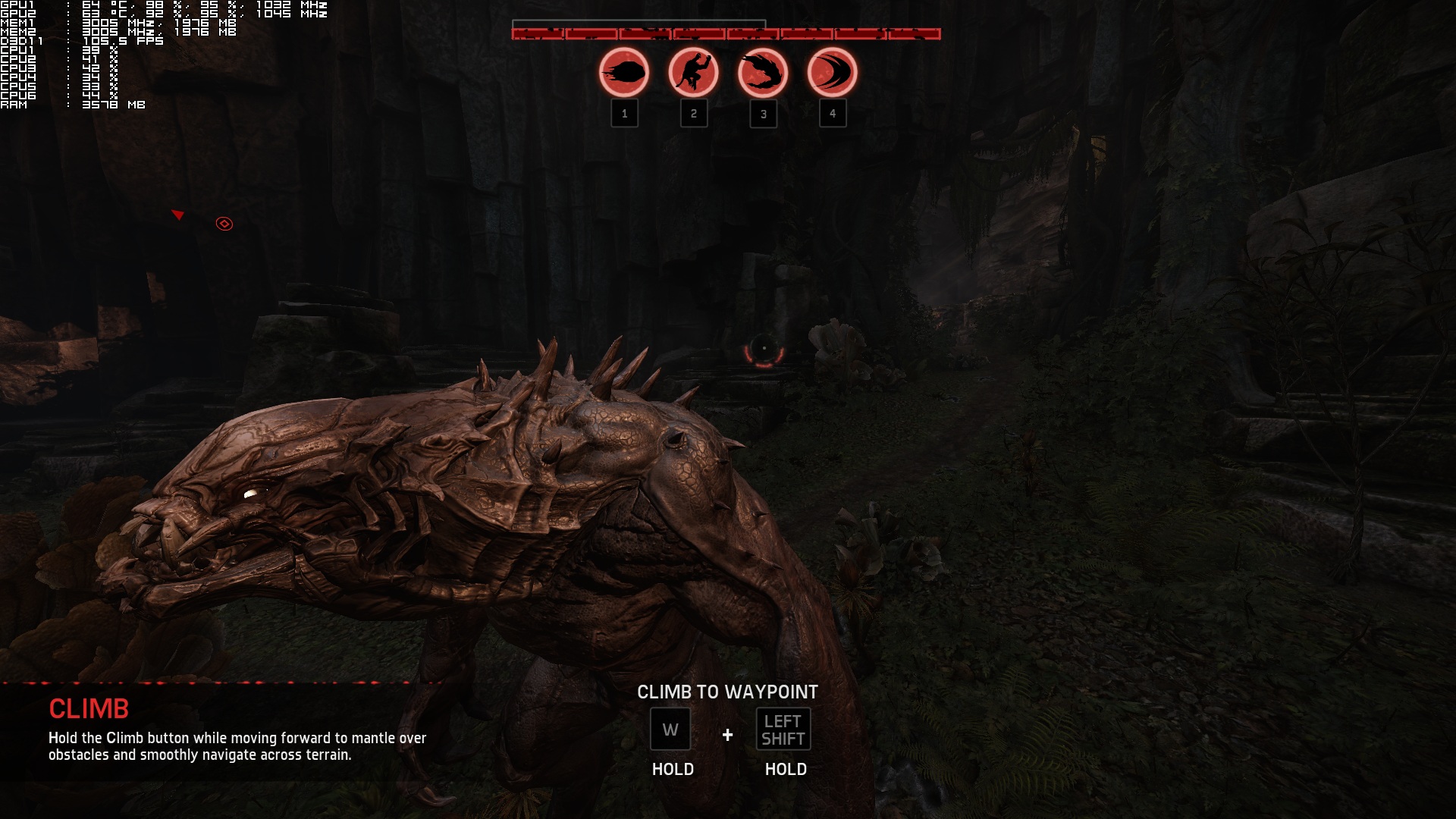Select the Leap Smash ability icon

coord(693,74)
